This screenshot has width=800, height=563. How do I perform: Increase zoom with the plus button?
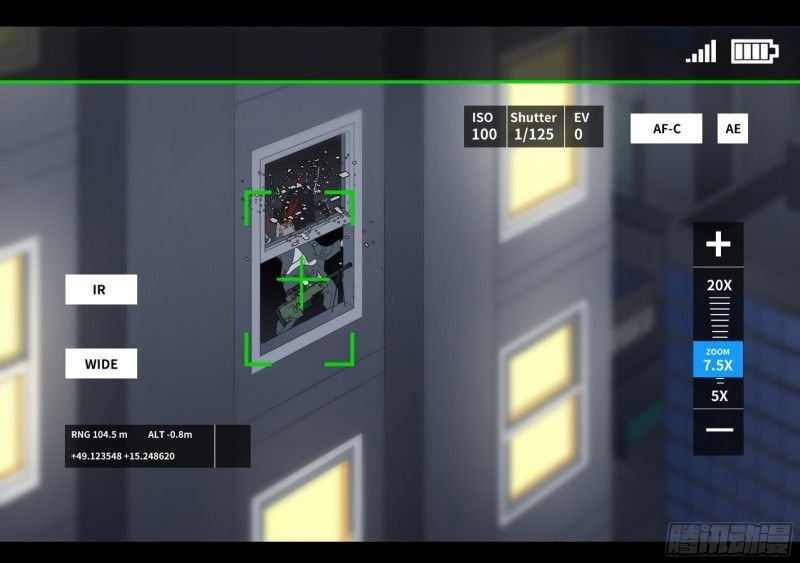pos(718,244)
